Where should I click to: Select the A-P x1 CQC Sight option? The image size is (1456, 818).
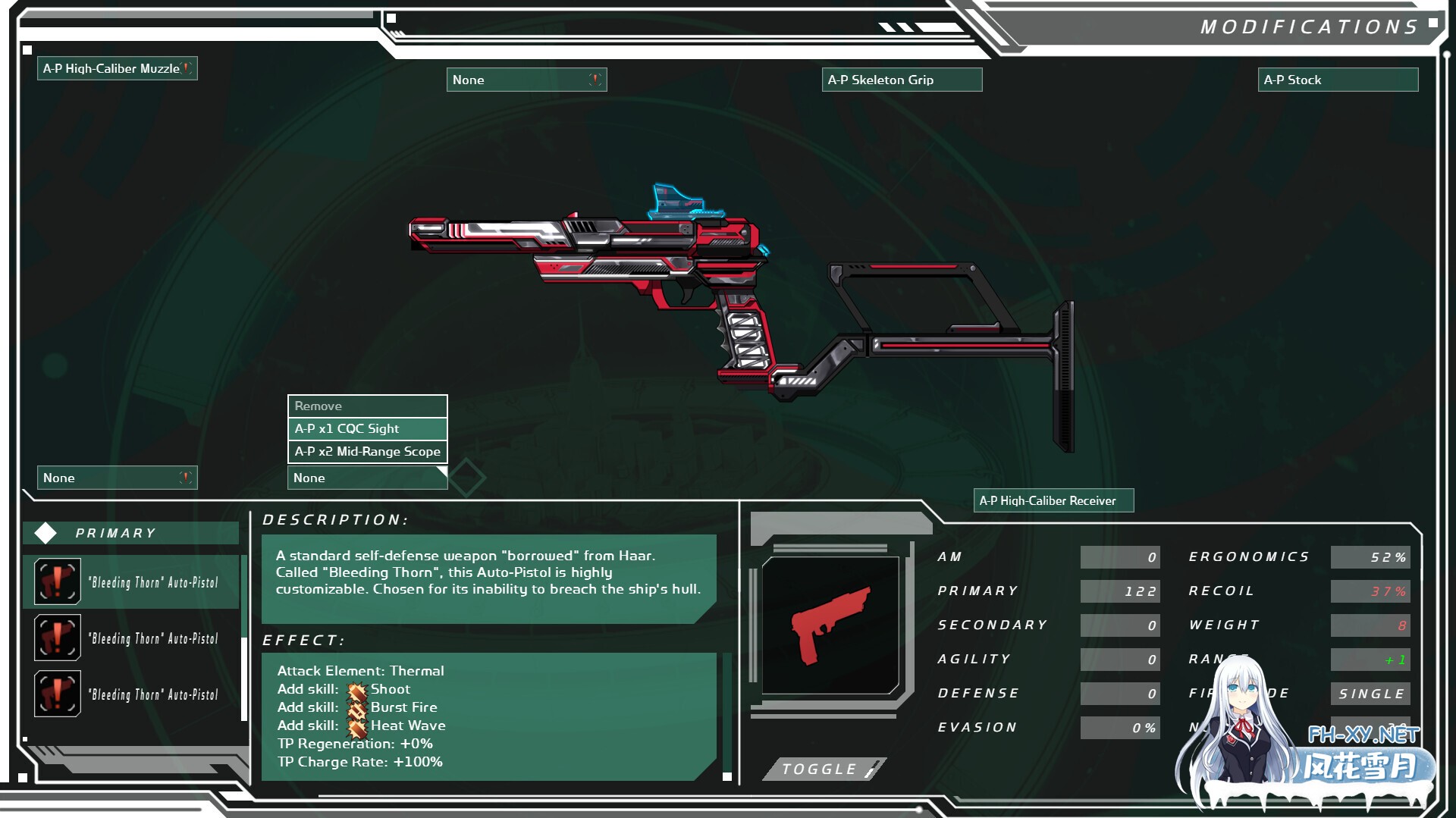pos(367,429)
